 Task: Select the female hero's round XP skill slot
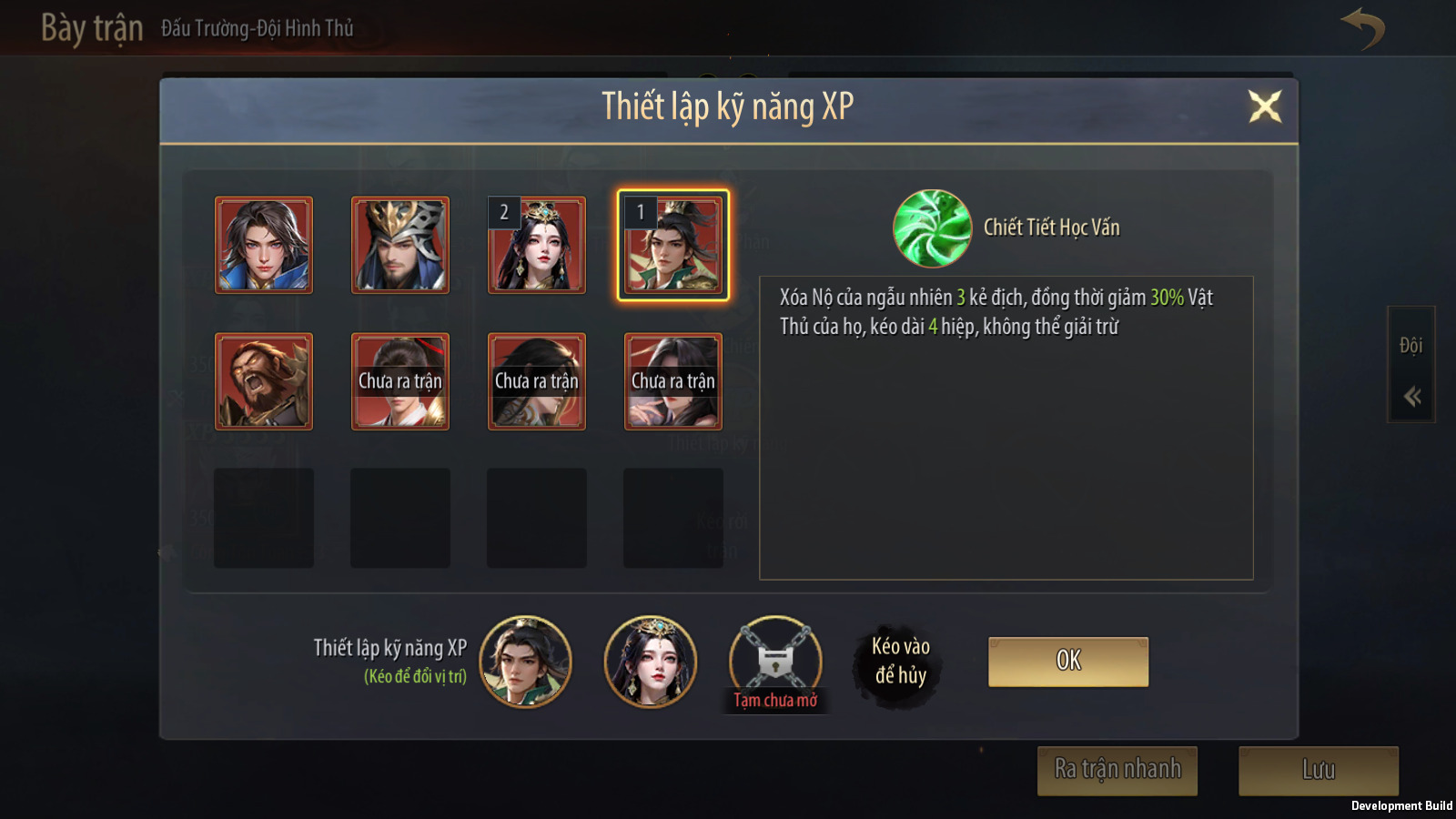pos(651,662)
